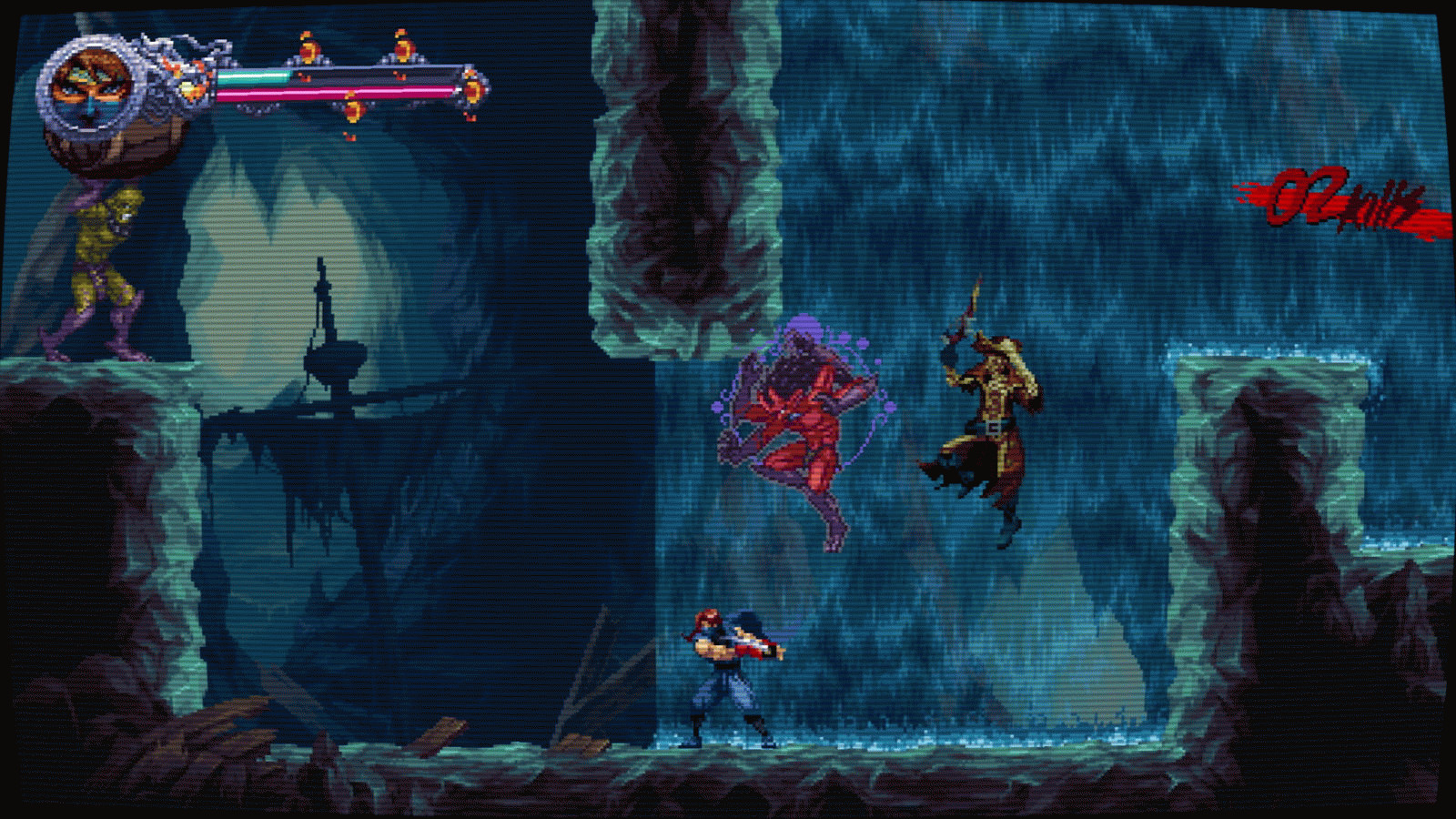The image size is (1456, 819).
Task: Click the airborne pirate enemy with raised sword
Action: [992, 400]
